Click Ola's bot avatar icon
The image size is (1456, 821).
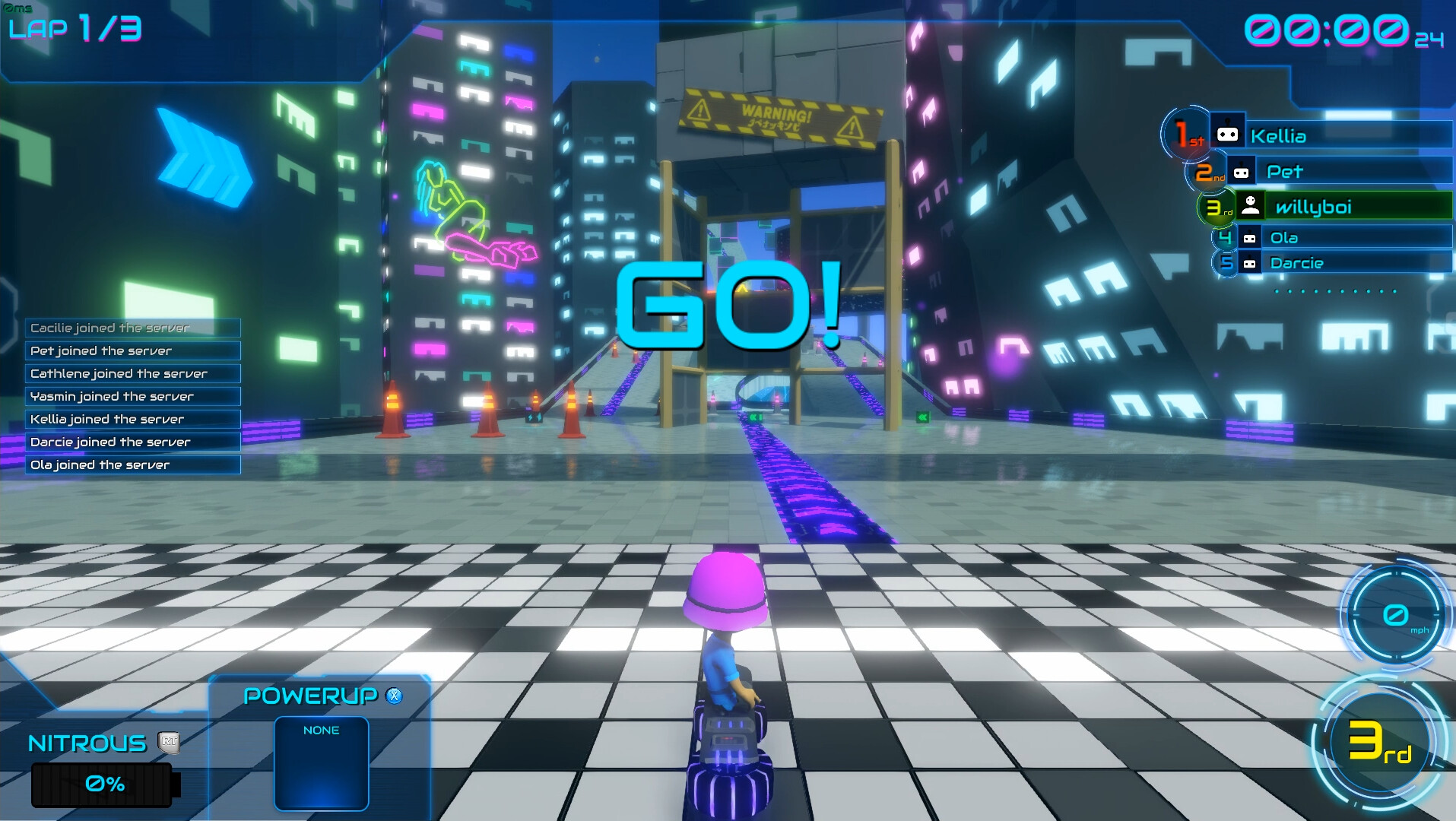point(1250,238)
